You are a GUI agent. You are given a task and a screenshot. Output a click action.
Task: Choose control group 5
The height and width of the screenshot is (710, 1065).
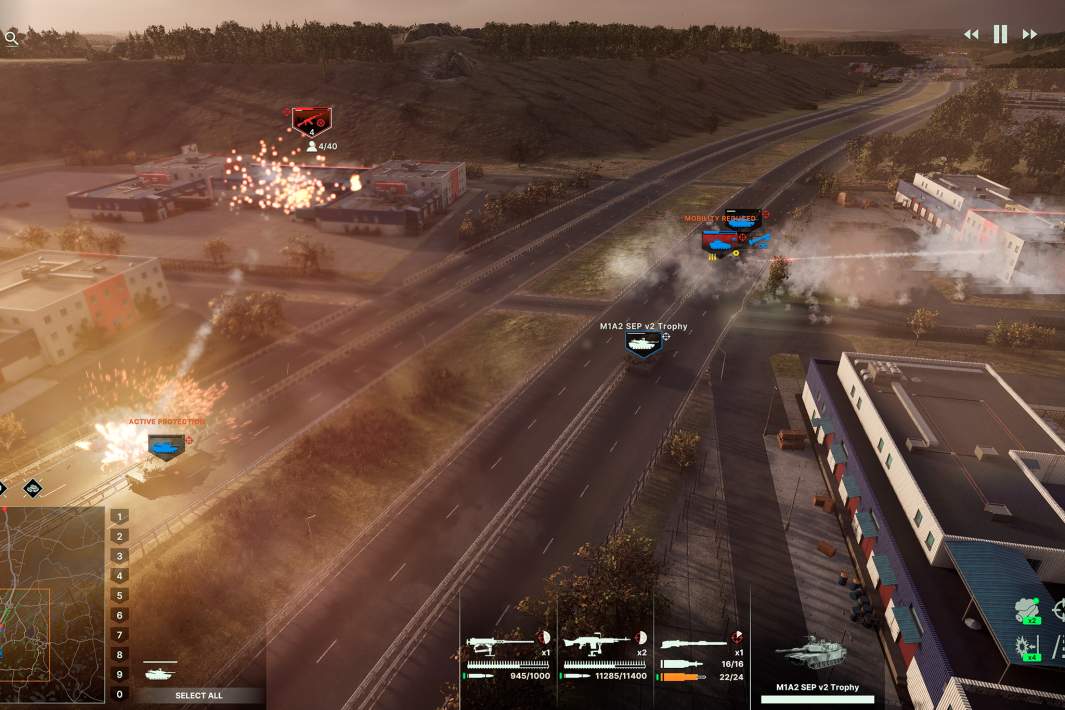[x=120, y=596]
